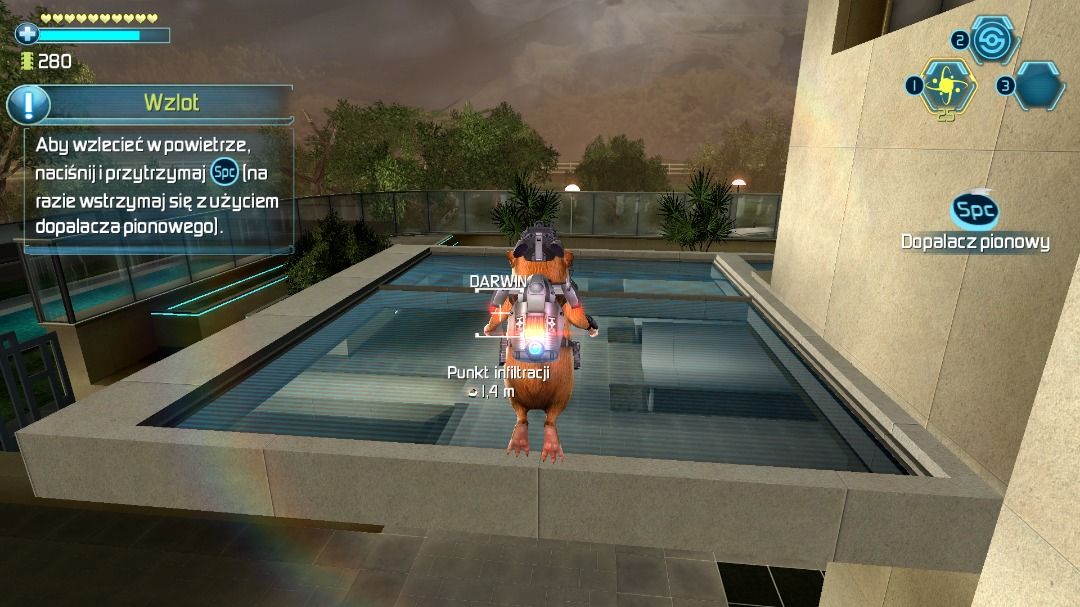This screenshot has width=1080, height=607.
Task: Select the Wzlot tutorial title bar
Action: tap(171, 102)
